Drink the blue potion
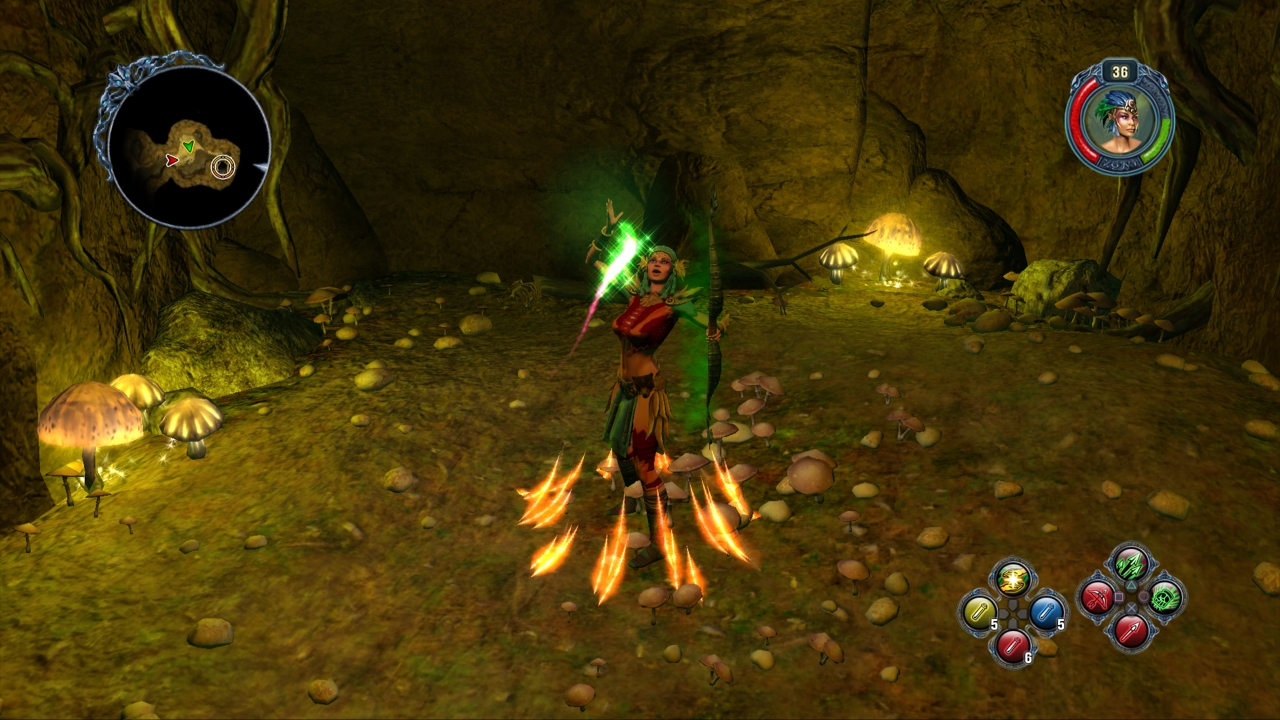1280x720 pixels. coord(1045,610)
